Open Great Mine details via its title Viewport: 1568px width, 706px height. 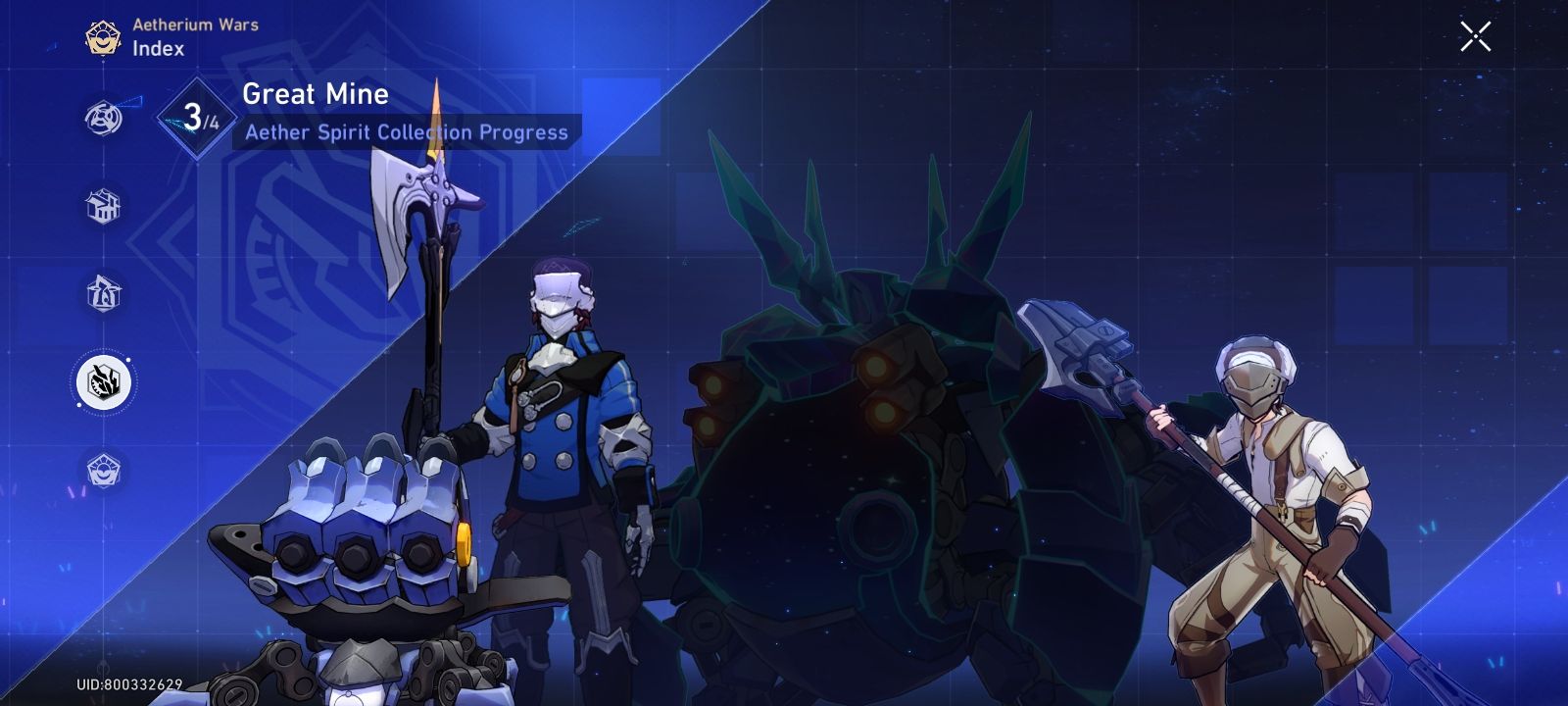pyautogui.click(x=312, y=94)
